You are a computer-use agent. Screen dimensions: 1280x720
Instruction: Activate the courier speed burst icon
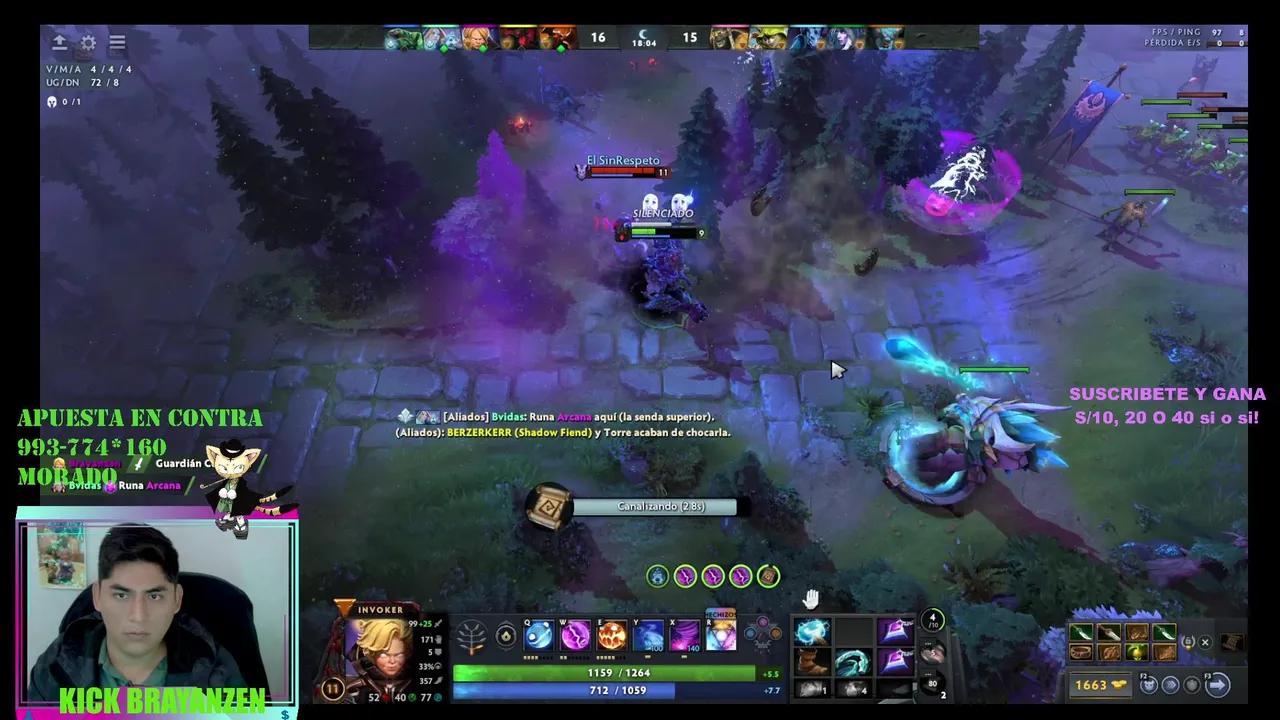tap(1172, 684)
